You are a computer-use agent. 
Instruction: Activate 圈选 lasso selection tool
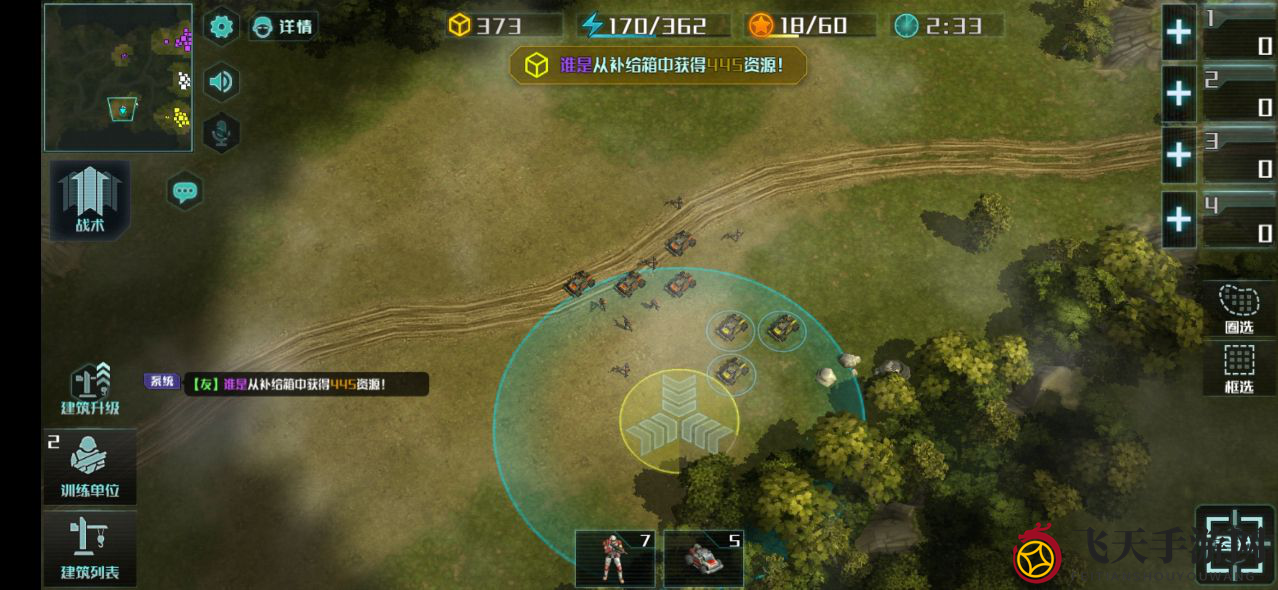[1239, 309]
